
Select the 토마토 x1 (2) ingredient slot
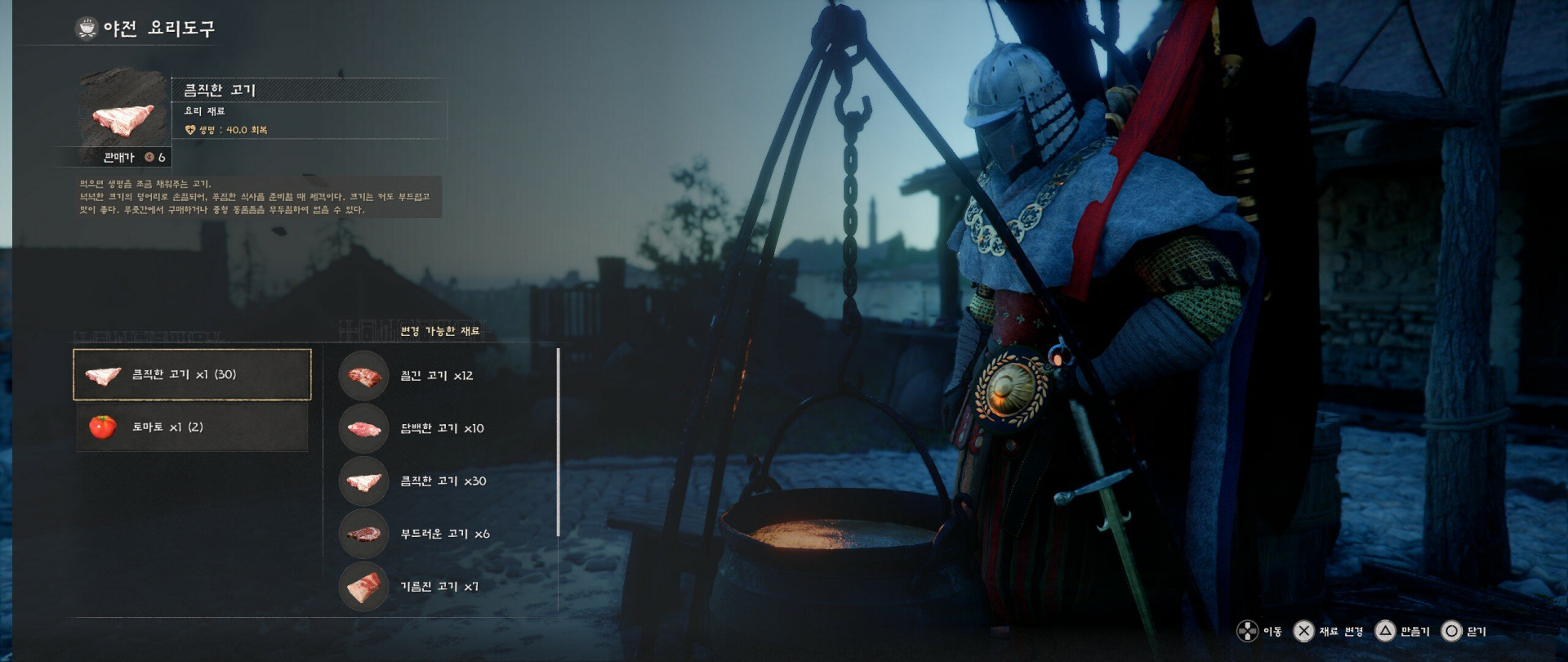192,427
